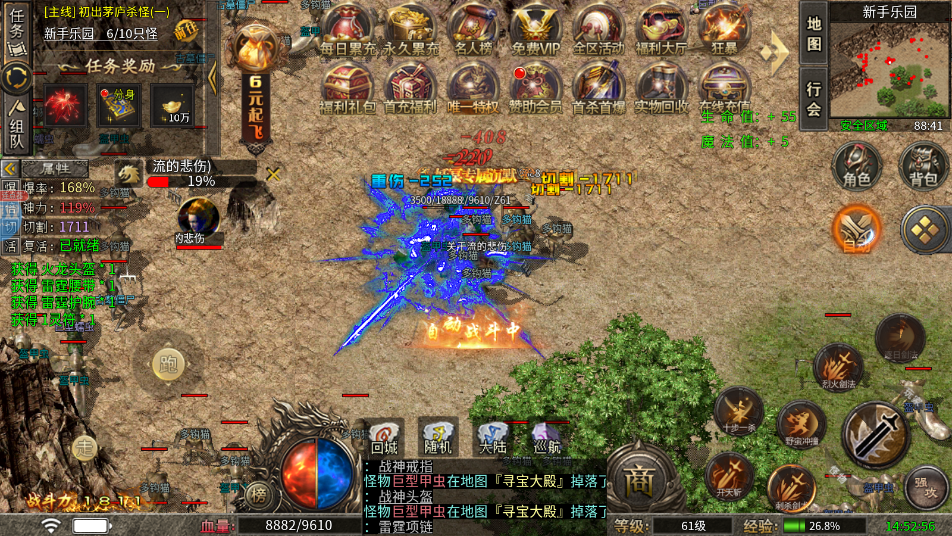Screen dimensions: 952x536
Task: Open the 商 shop button
Action: [638, 479]
